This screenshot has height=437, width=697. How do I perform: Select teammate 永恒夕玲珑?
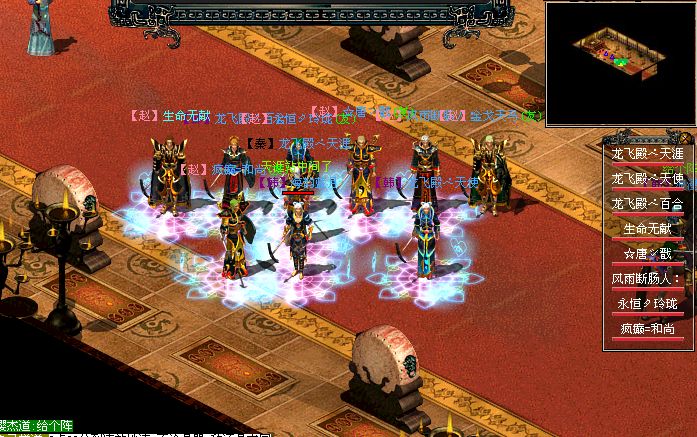[x=647, y=304]
